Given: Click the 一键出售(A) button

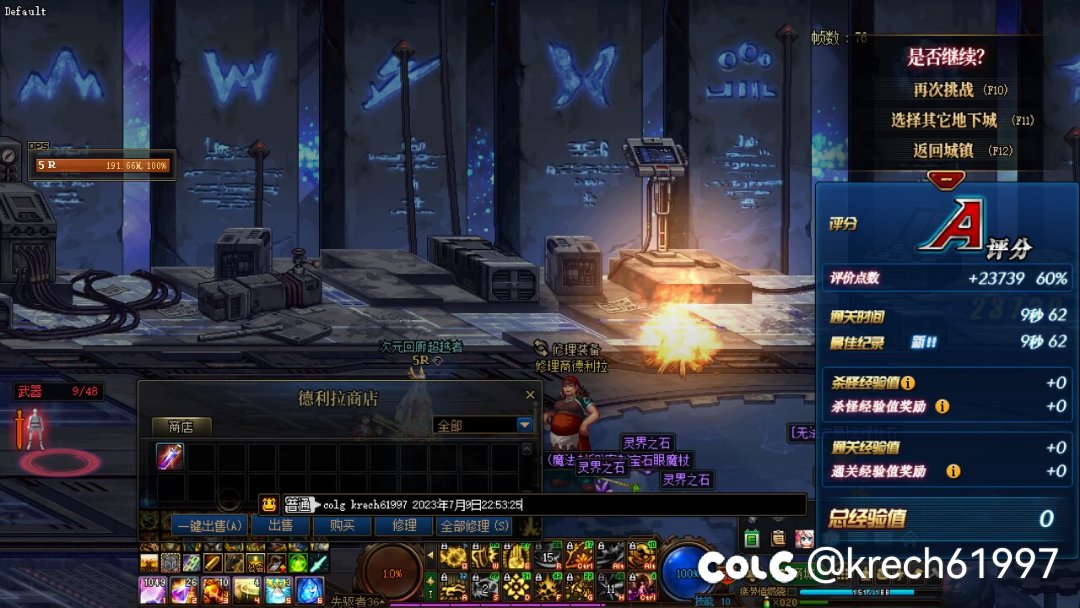Looking at the screenshot, I should tap(208, 525).
